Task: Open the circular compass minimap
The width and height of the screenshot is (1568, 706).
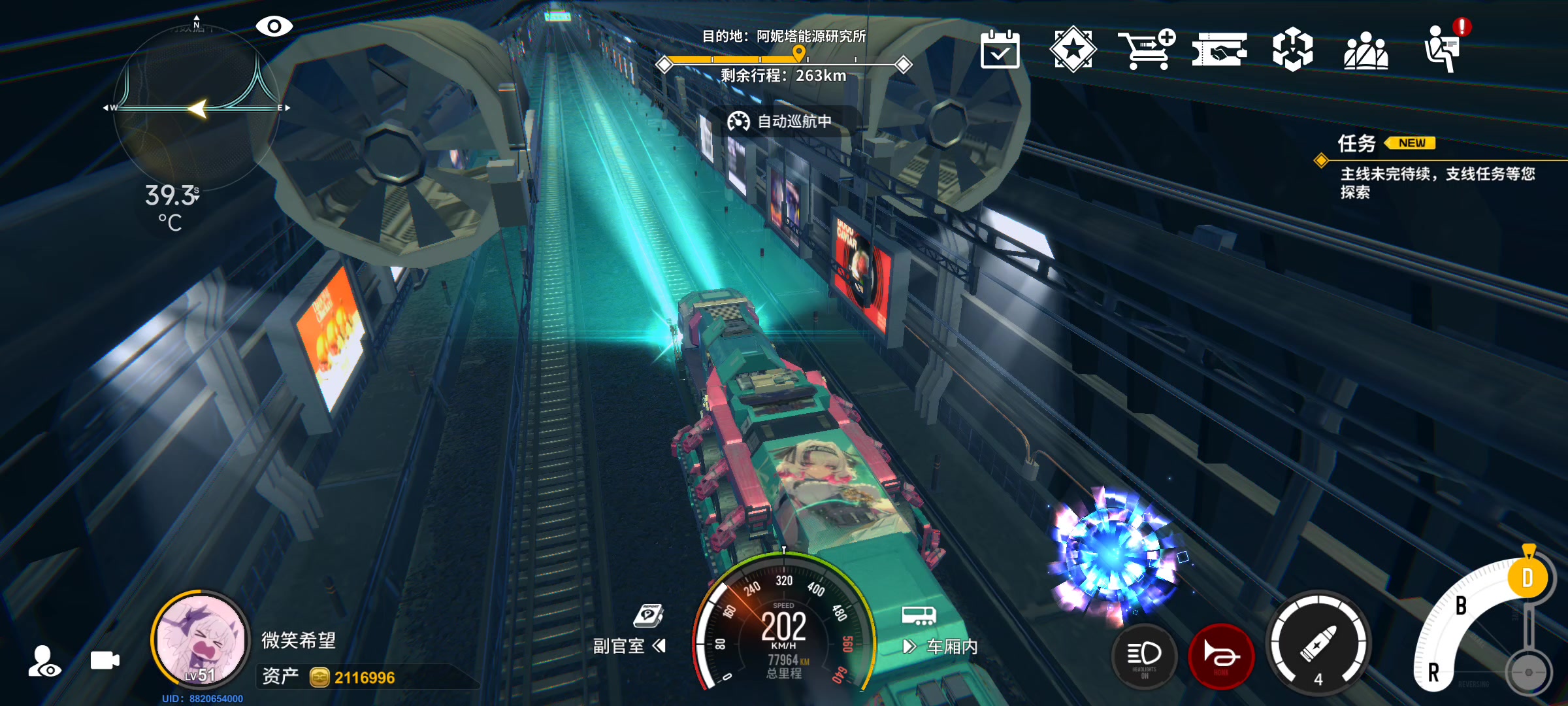Action: click(x=196, y=108)
